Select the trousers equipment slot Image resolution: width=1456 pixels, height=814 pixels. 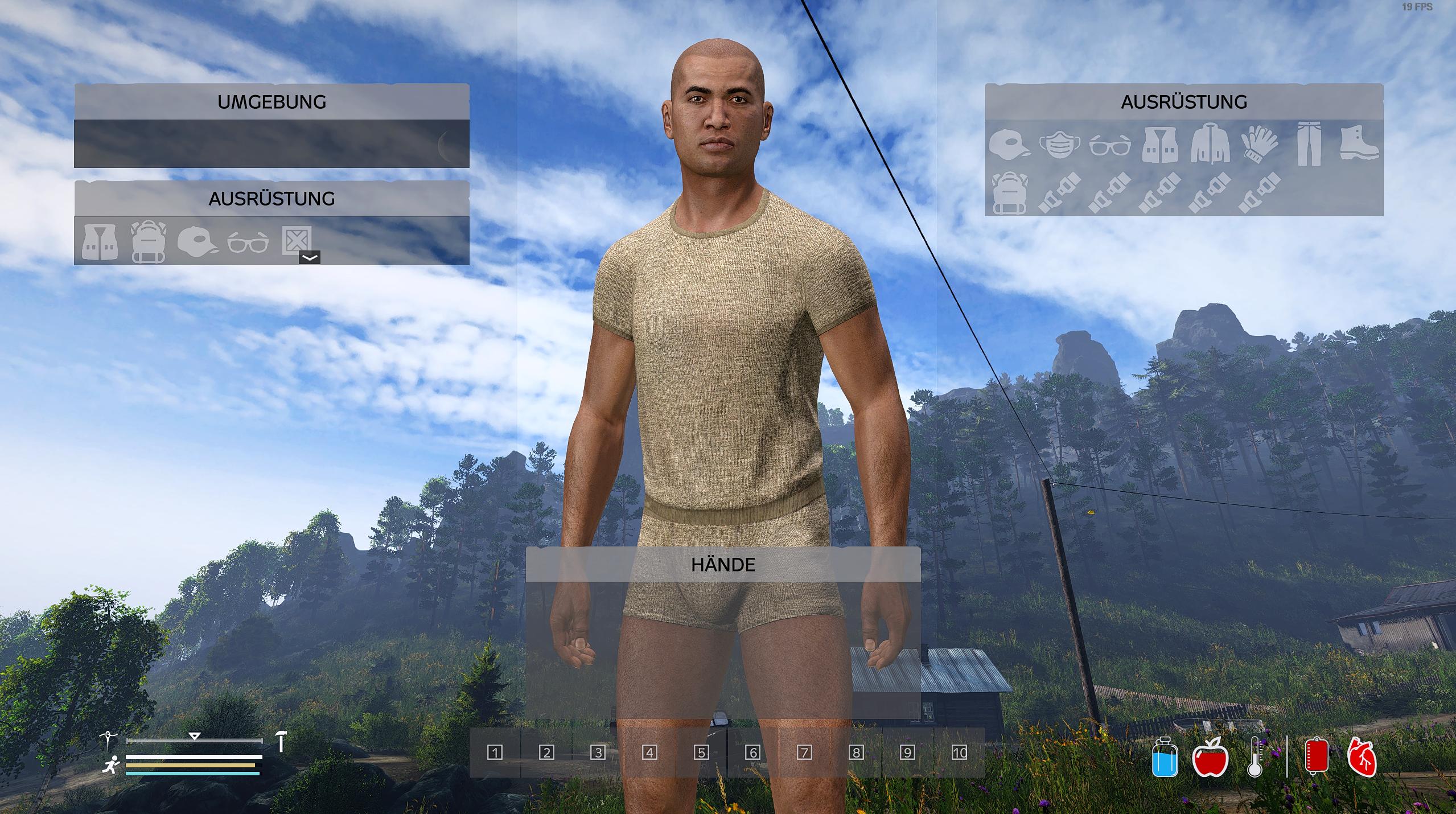click(1309, 145)
